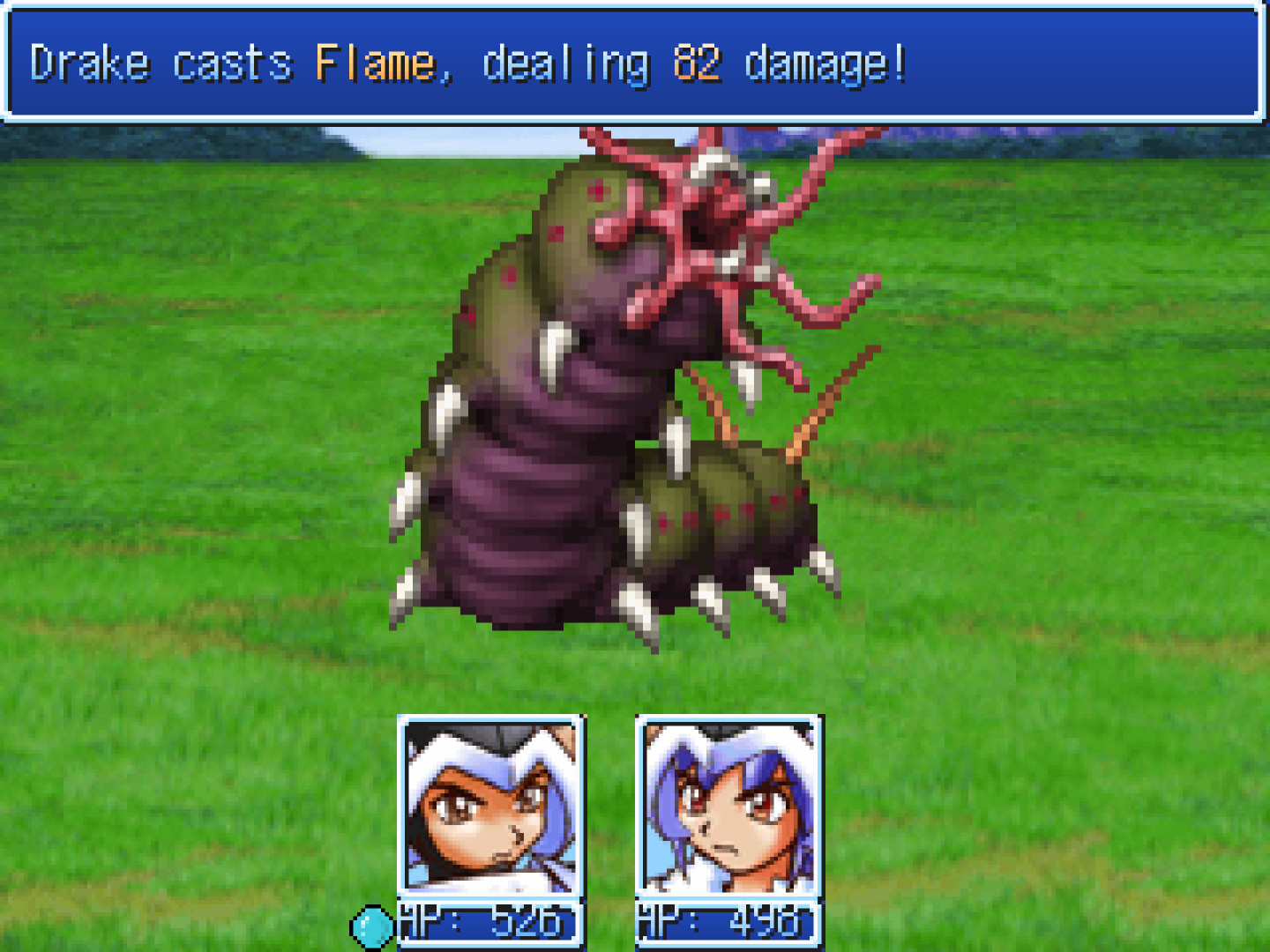Advance the Drake casts Flame battle message

(633, 63)
